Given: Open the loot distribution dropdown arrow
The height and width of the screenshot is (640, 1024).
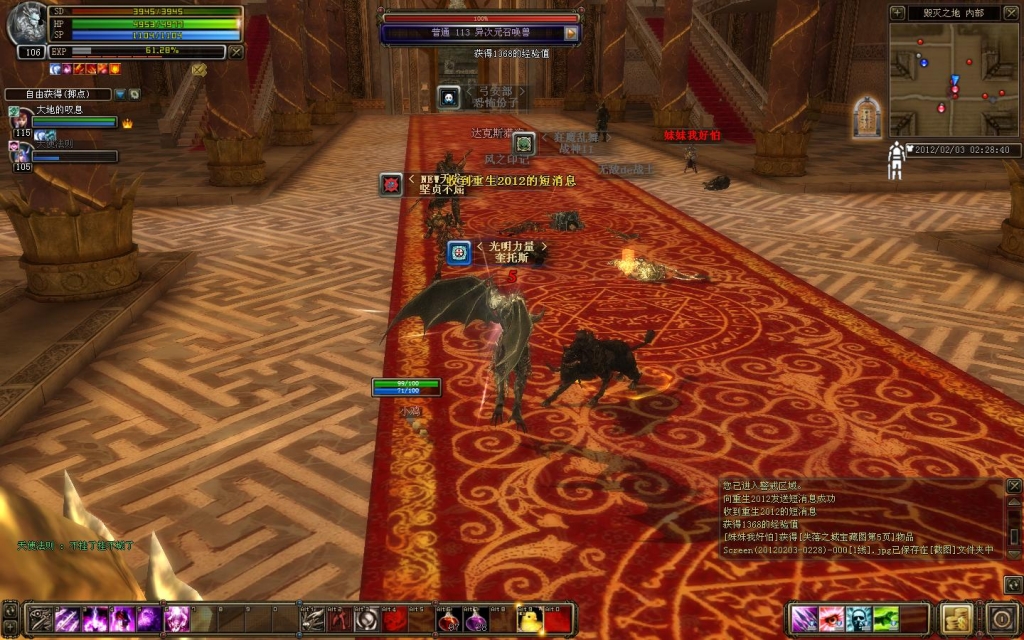Looking at the screenshot, I should [119, 94].
